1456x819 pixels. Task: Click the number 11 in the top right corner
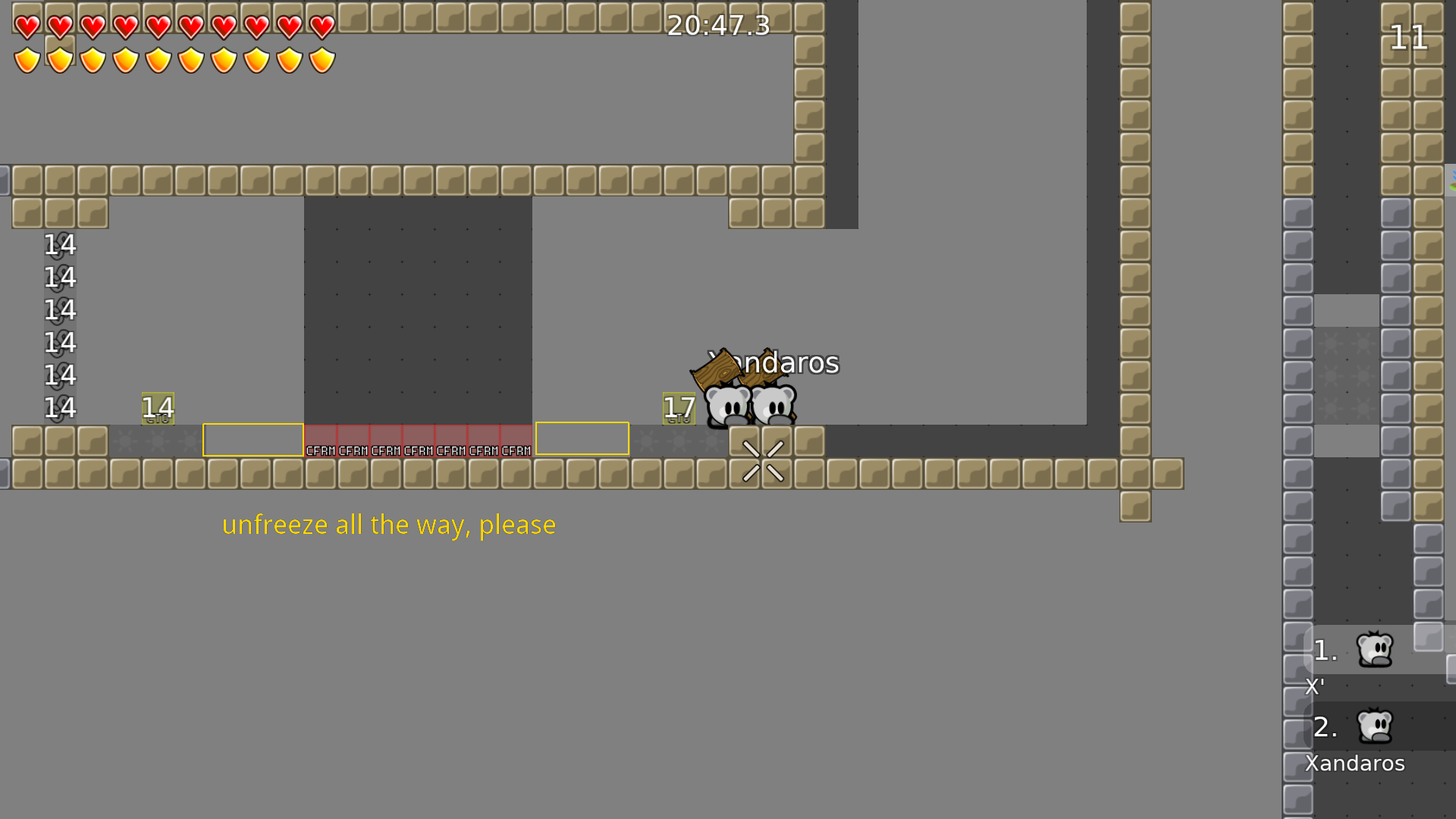1408,36
